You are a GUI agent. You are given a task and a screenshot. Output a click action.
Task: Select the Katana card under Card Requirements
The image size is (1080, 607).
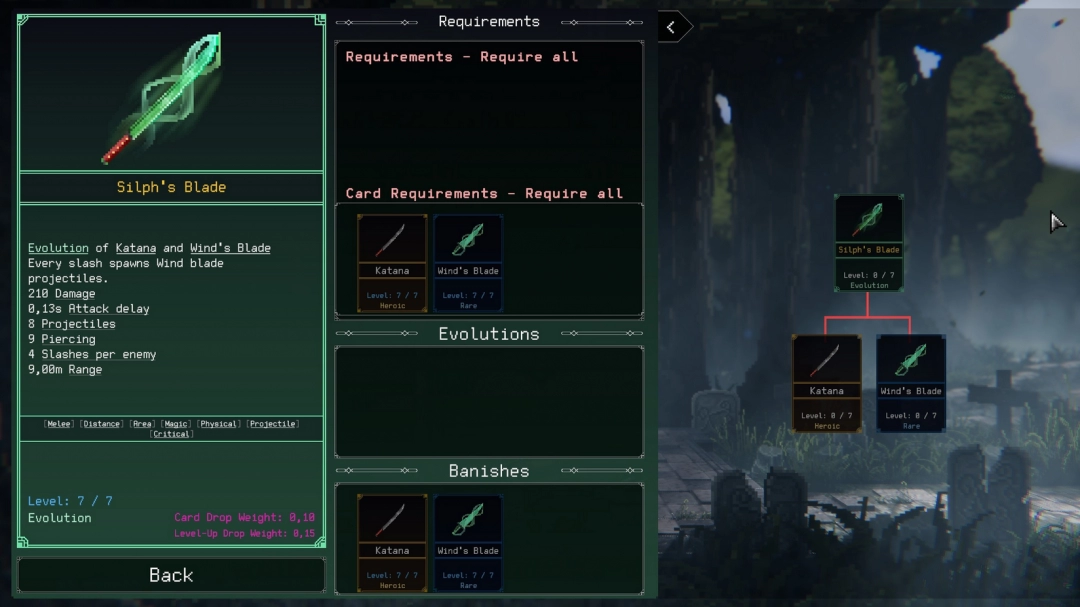392,262
